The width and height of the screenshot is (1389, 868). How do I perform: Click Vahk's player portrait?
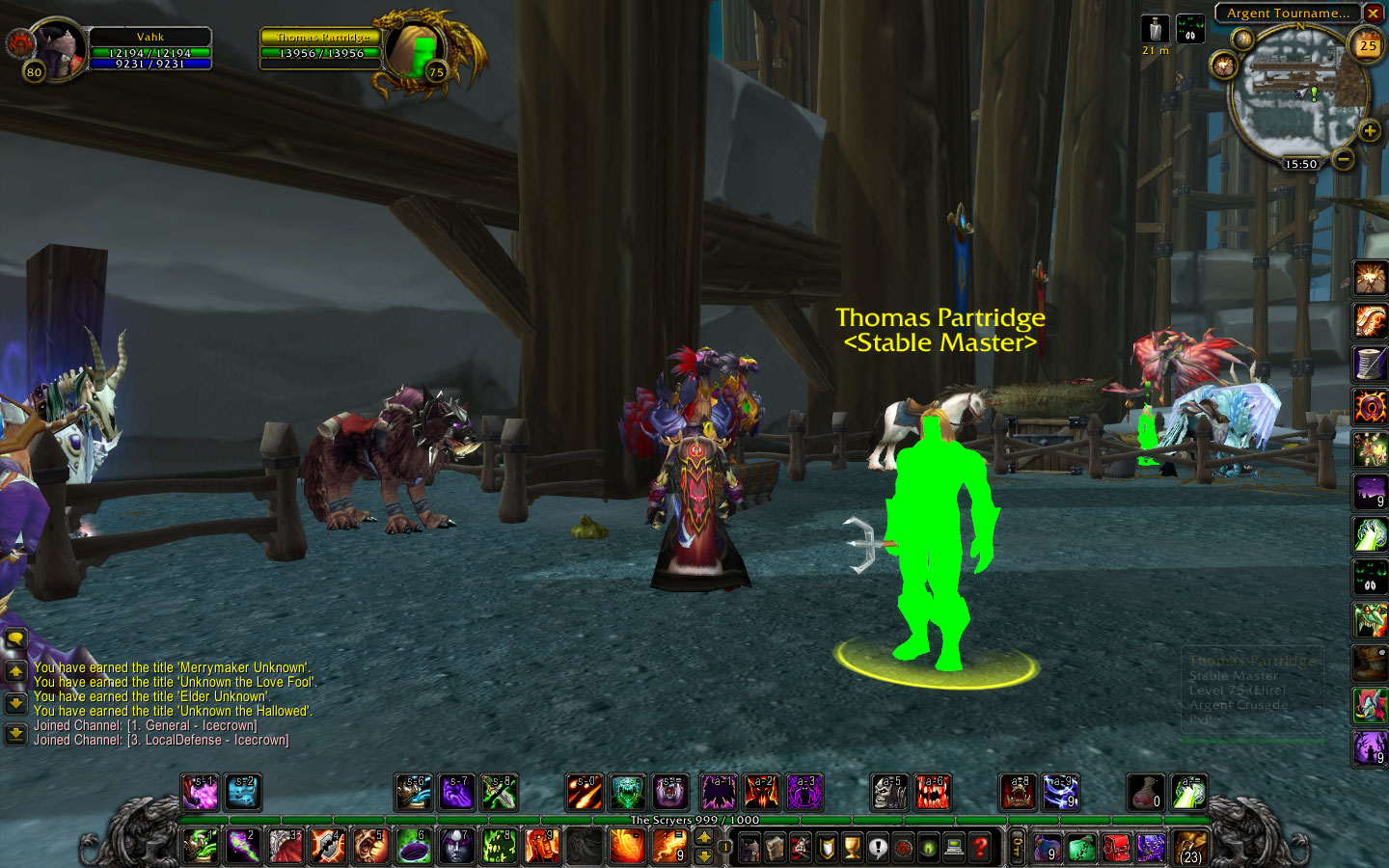pos(59,48)
